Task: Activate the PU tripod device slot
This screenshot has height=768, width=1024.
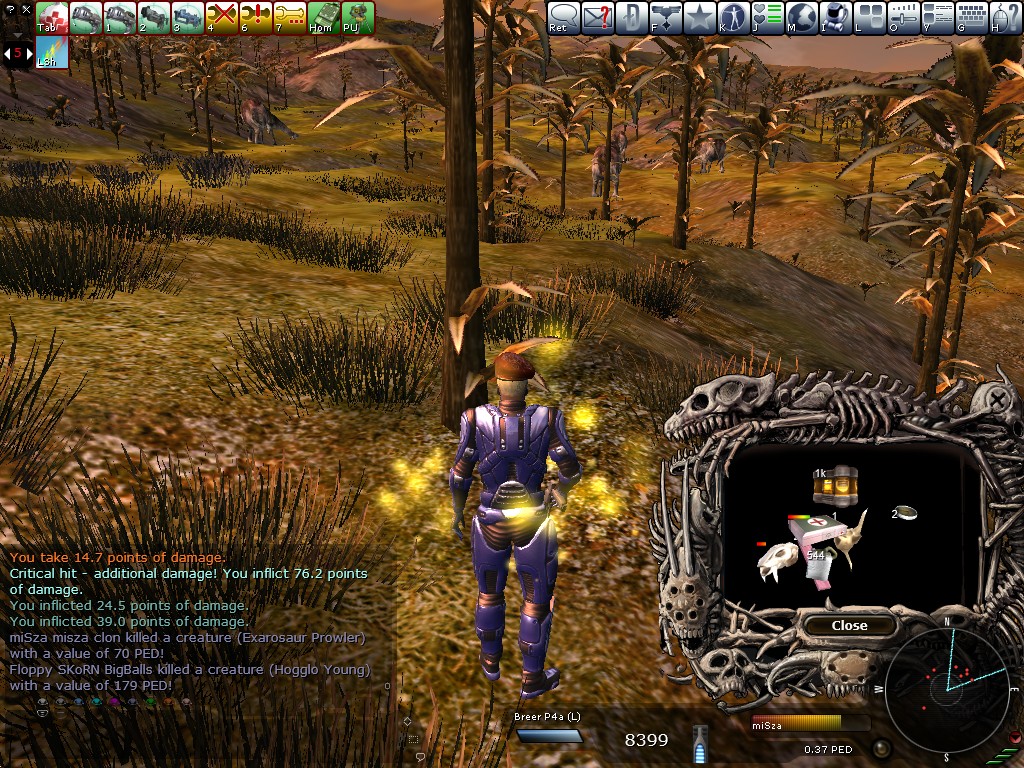Action: [358, 17]
